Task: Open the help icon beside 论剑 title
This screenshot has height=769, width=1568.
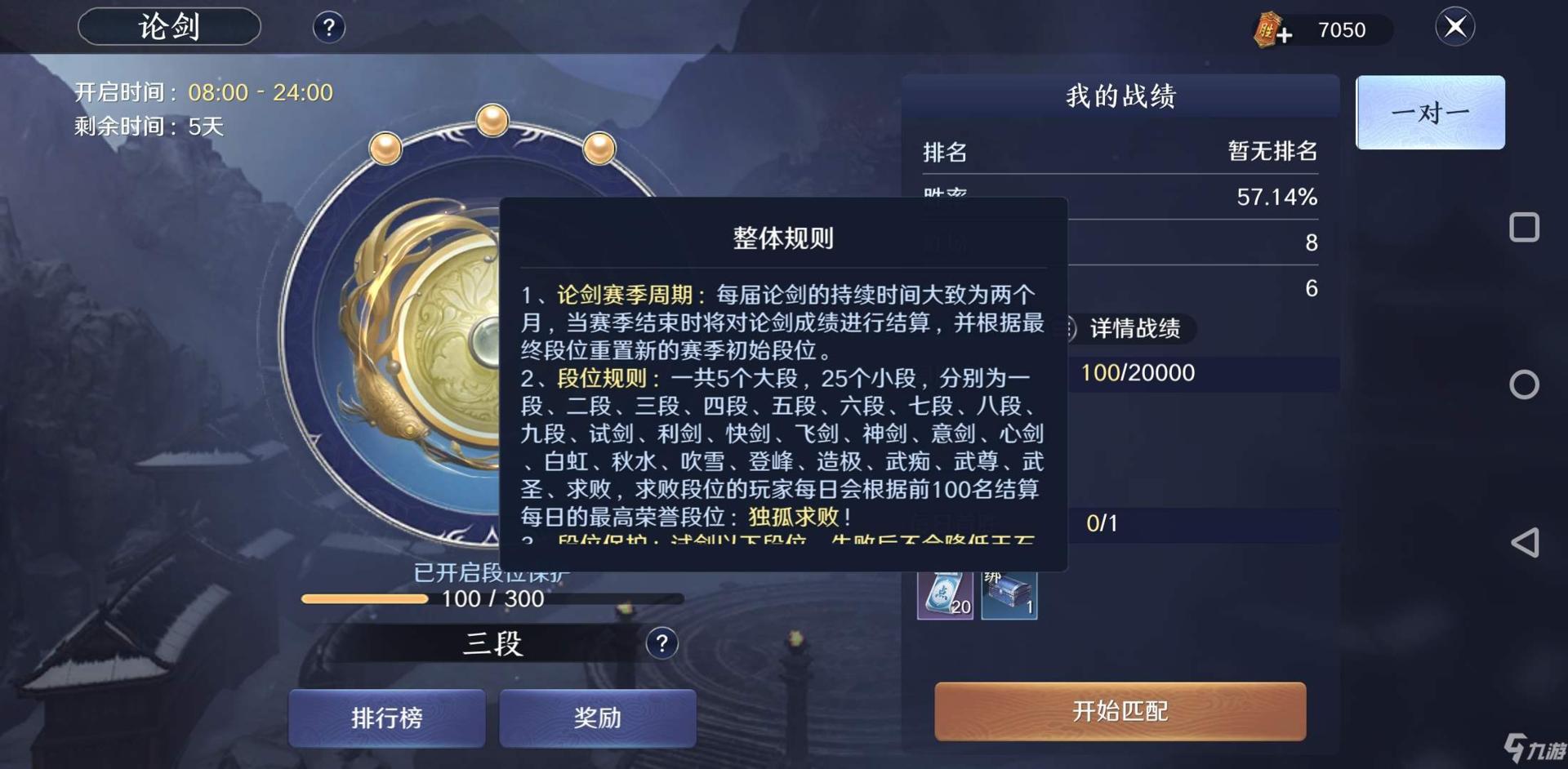Action: coord(328,28)
